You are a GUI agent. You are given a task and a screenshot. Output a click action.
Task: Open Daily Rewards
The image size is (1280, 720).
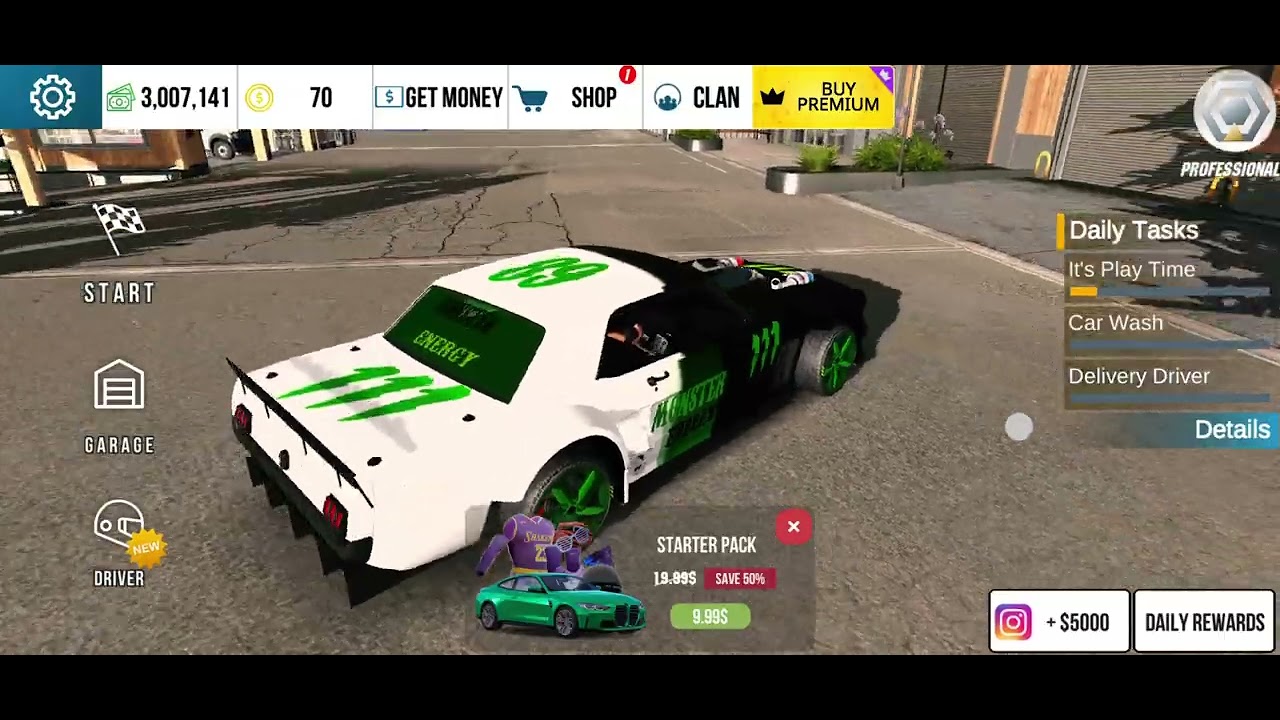[x=1205, y=622]
